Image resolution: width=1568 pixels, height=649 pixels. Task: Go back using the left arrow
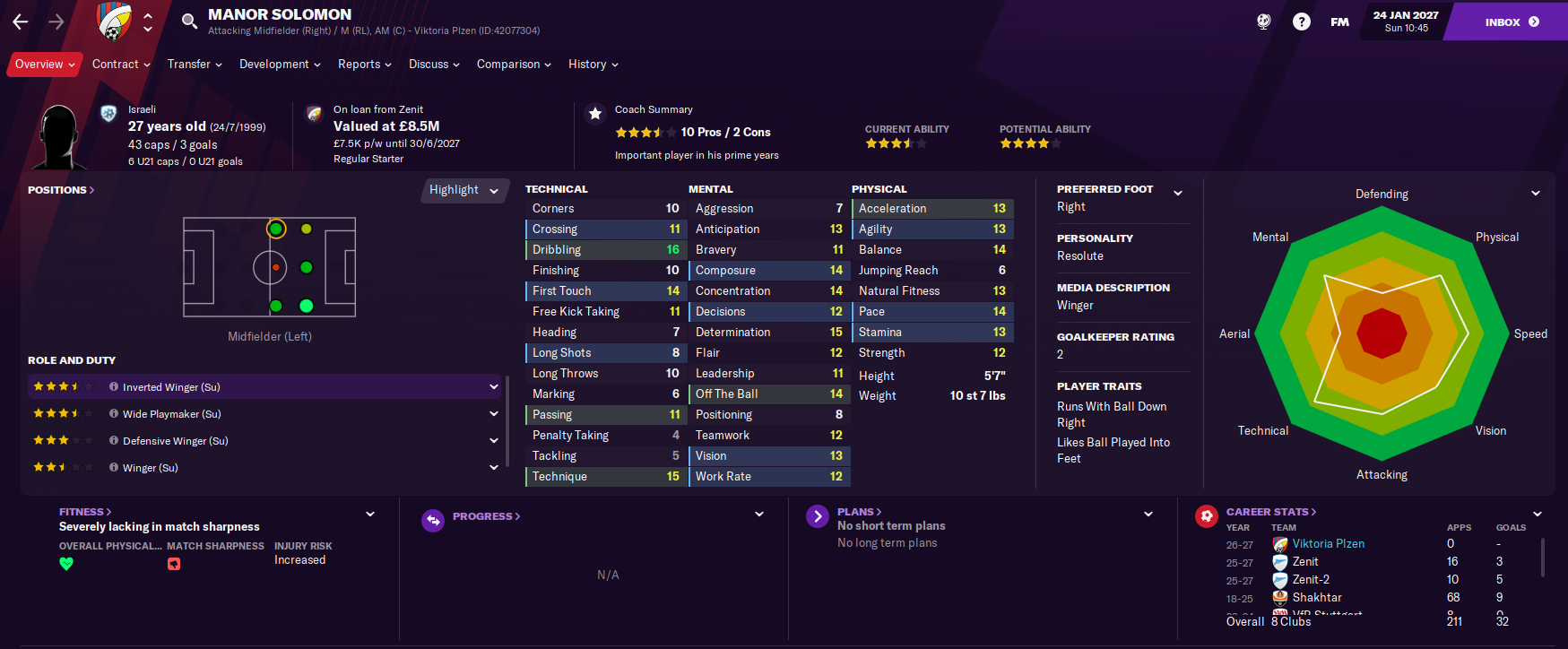point(21,22)
